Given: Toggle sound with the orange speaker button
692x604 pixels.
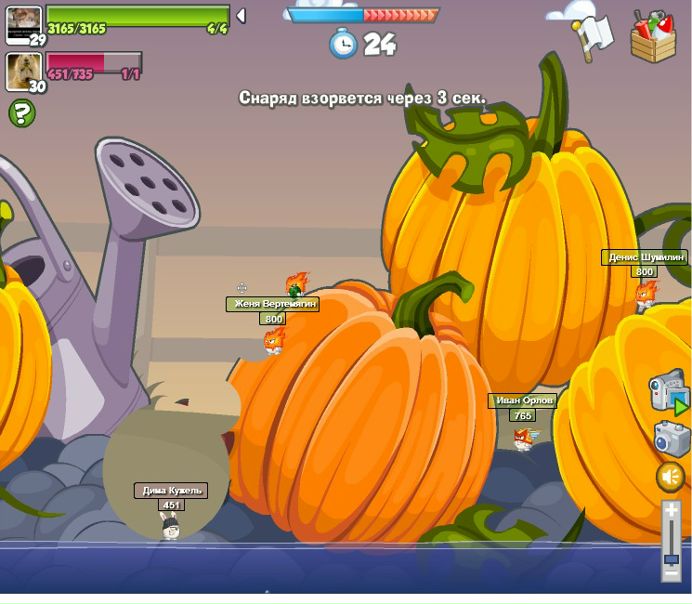Looking at the screenshot, I should [670, 477].
